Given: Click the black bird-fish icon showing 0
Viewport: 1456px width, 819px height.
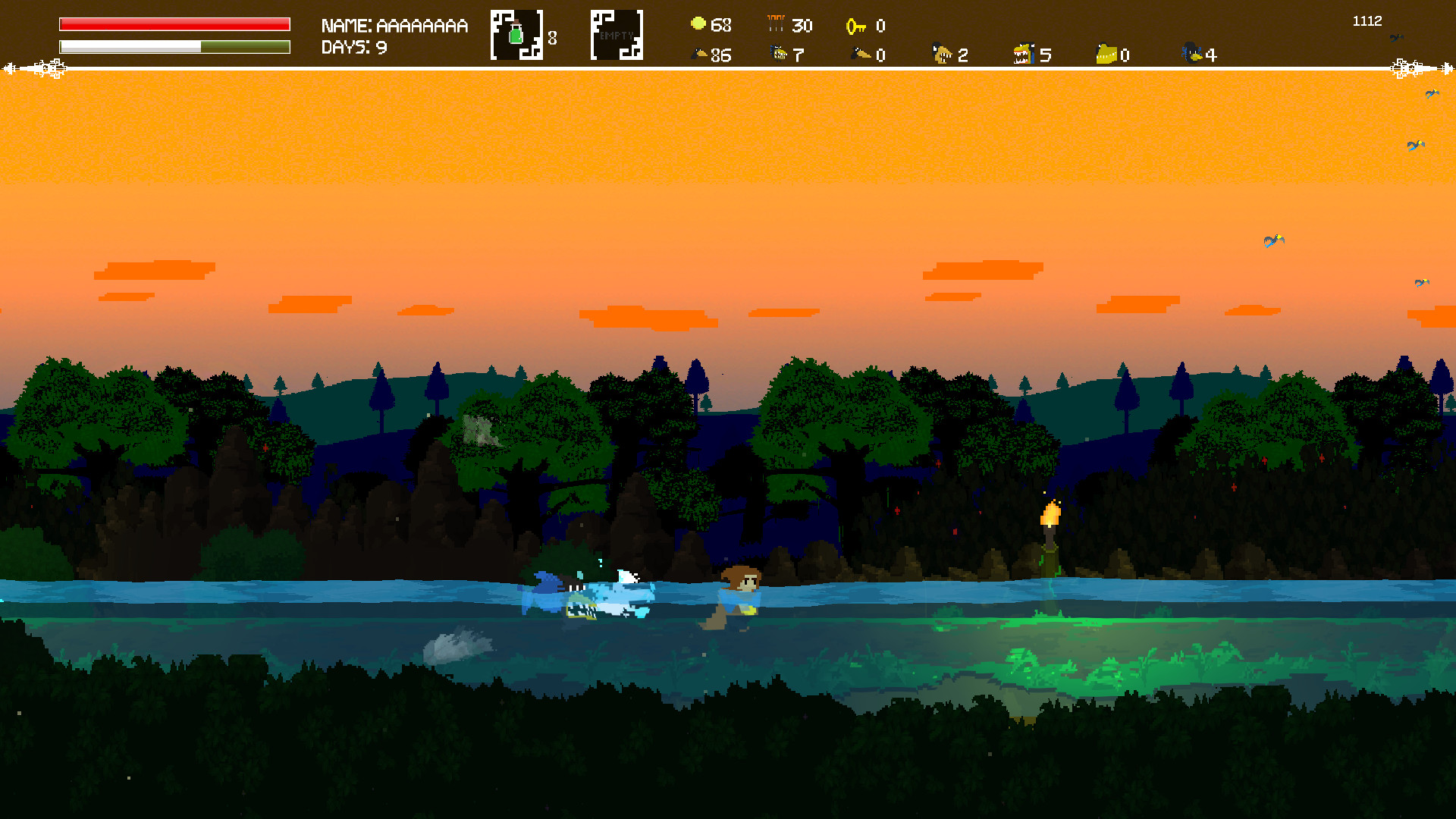Looking at the screenshot, I should tap(860, 54).
